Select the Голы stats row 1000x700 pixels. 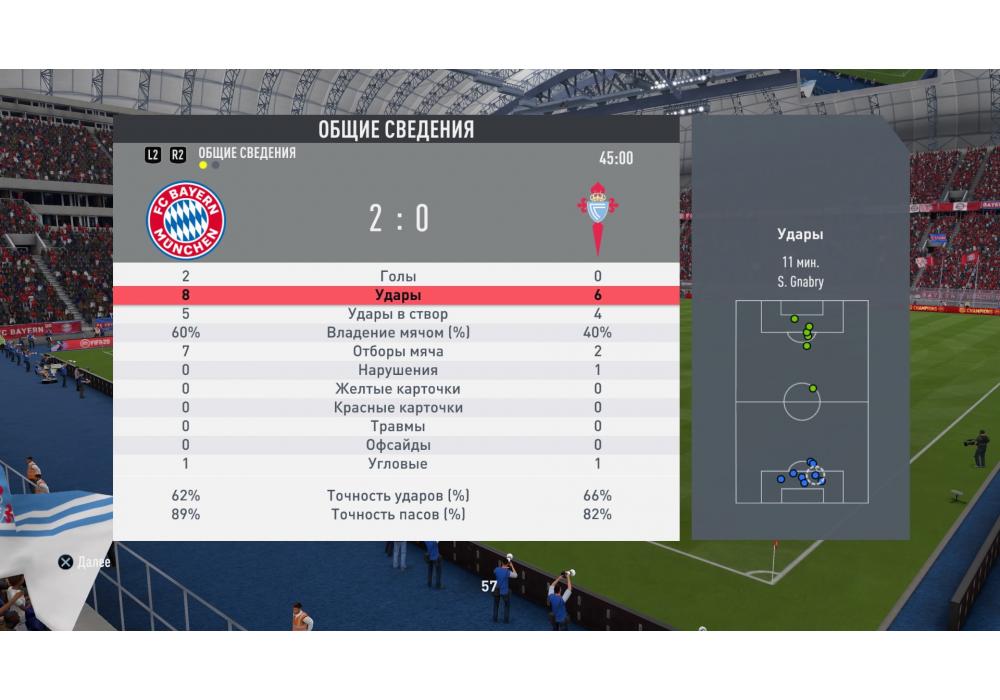point(398,277)
